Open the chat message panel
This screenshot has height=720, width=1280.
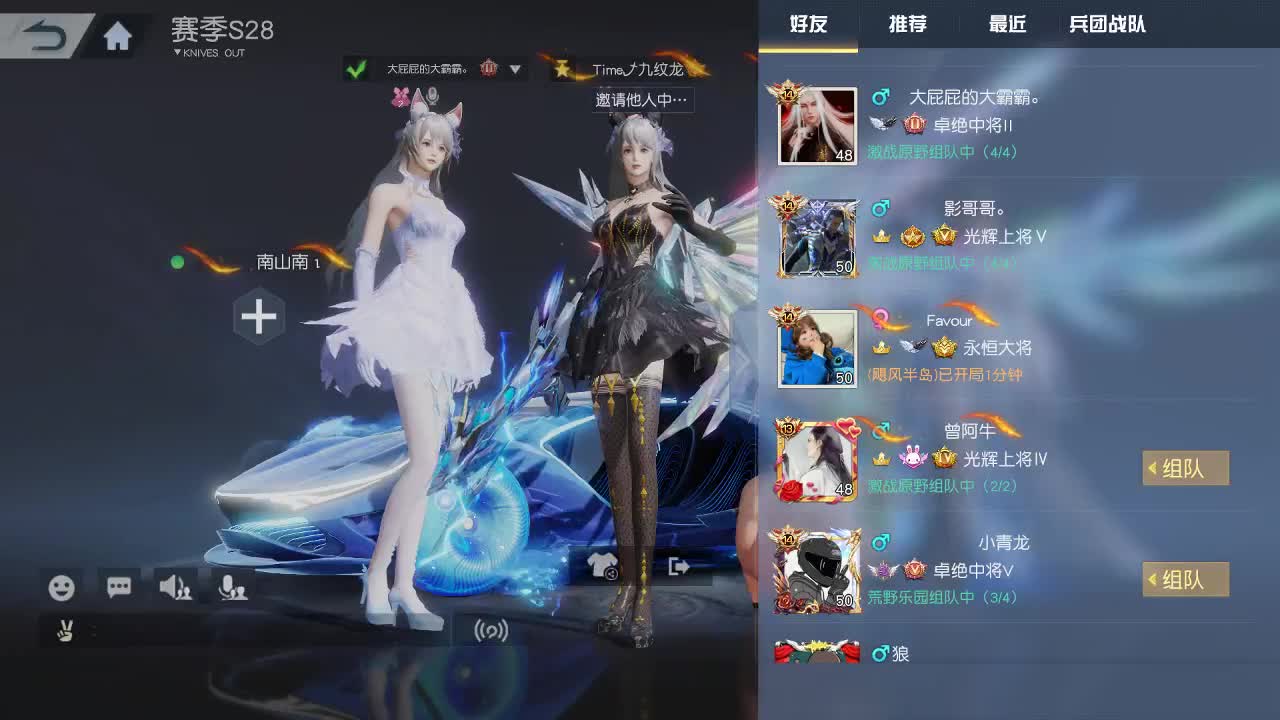click(x=118, y=588)
